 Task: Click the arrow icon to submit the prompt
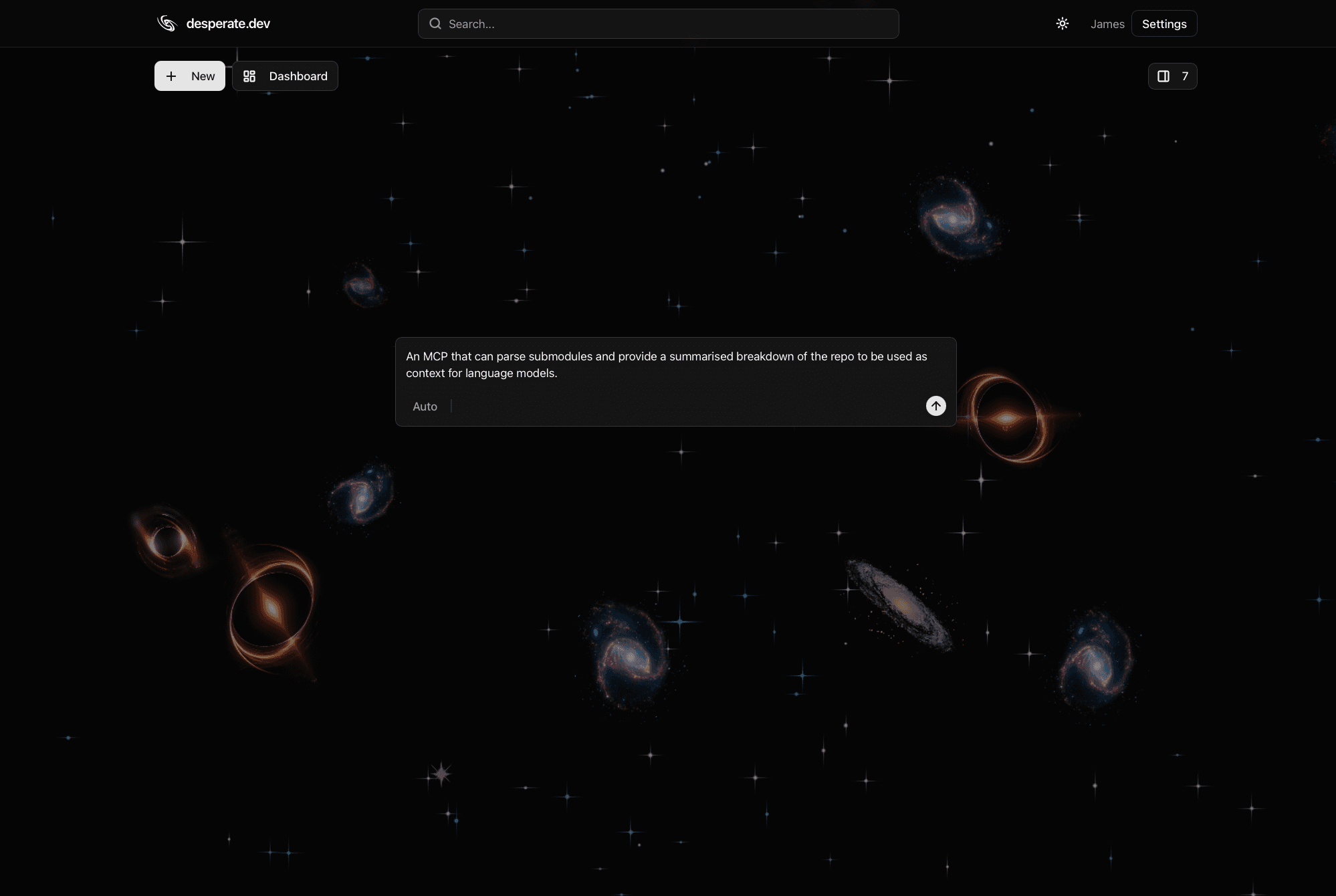(935, 405)
